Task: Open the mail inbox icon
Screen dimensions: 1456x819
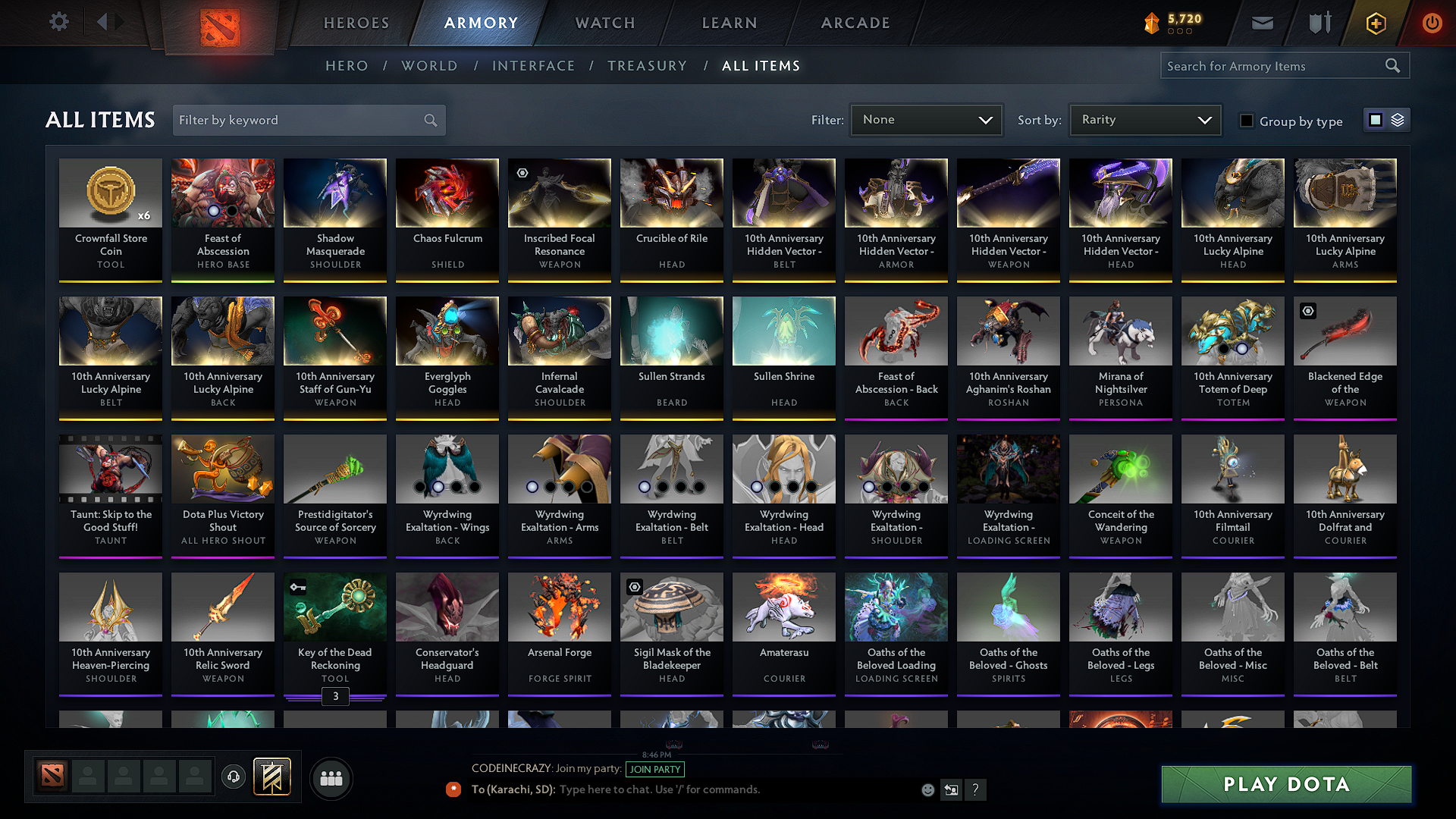Action: tap(1262, 23)
